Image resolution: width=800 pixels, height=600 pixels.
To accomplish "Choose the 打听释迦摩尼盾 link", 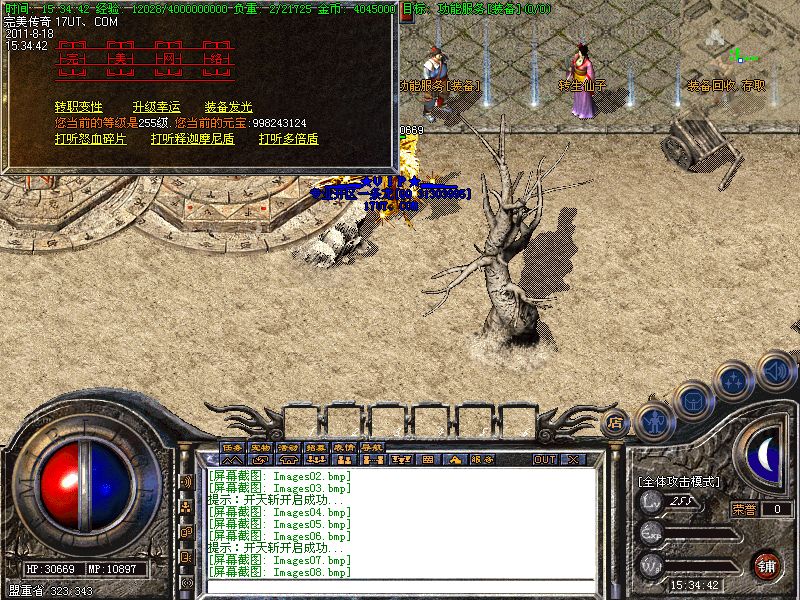I will click(193, 139).
